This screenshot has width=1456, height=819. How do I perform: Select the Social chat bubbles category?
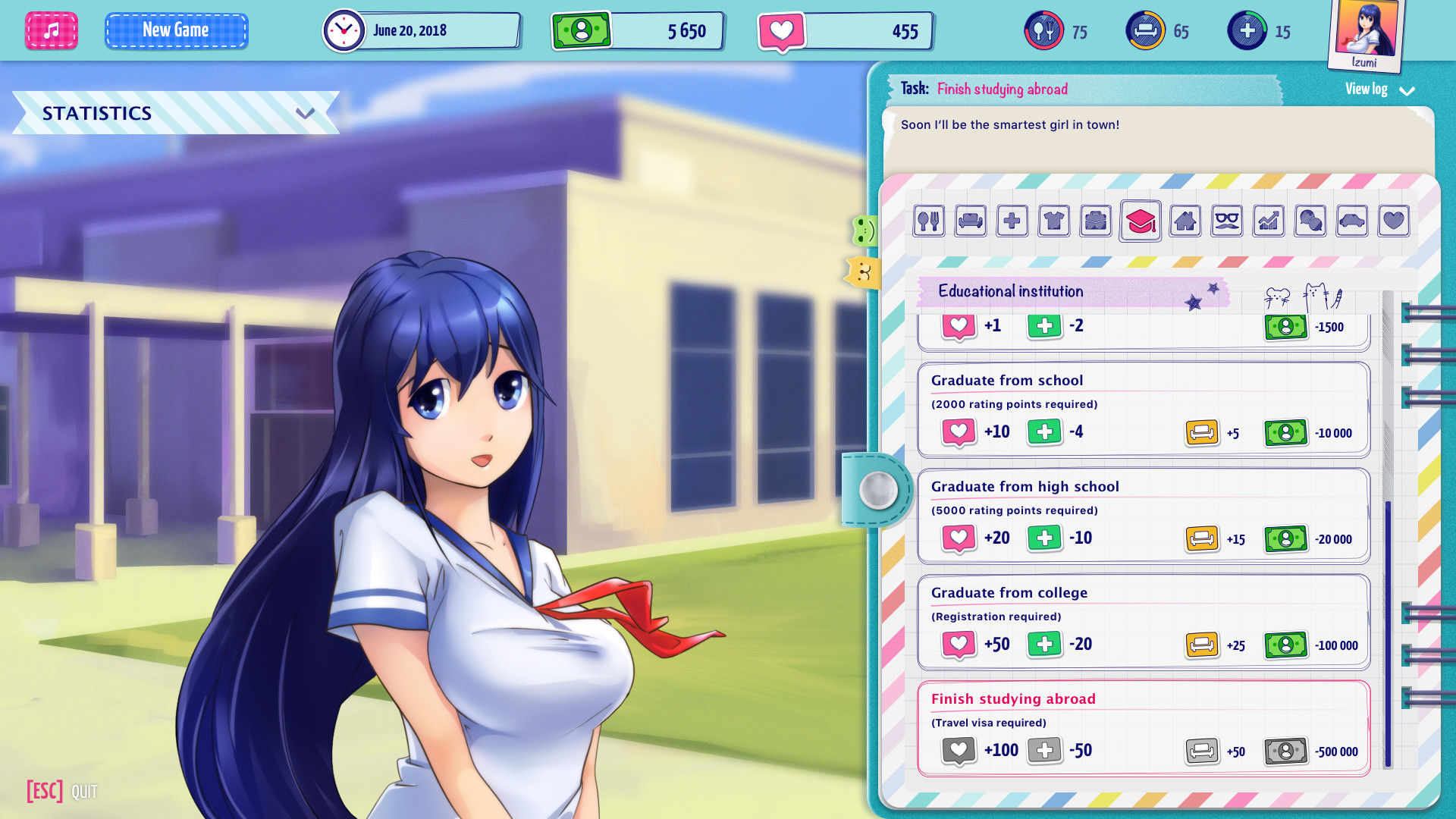[1310, 221]
